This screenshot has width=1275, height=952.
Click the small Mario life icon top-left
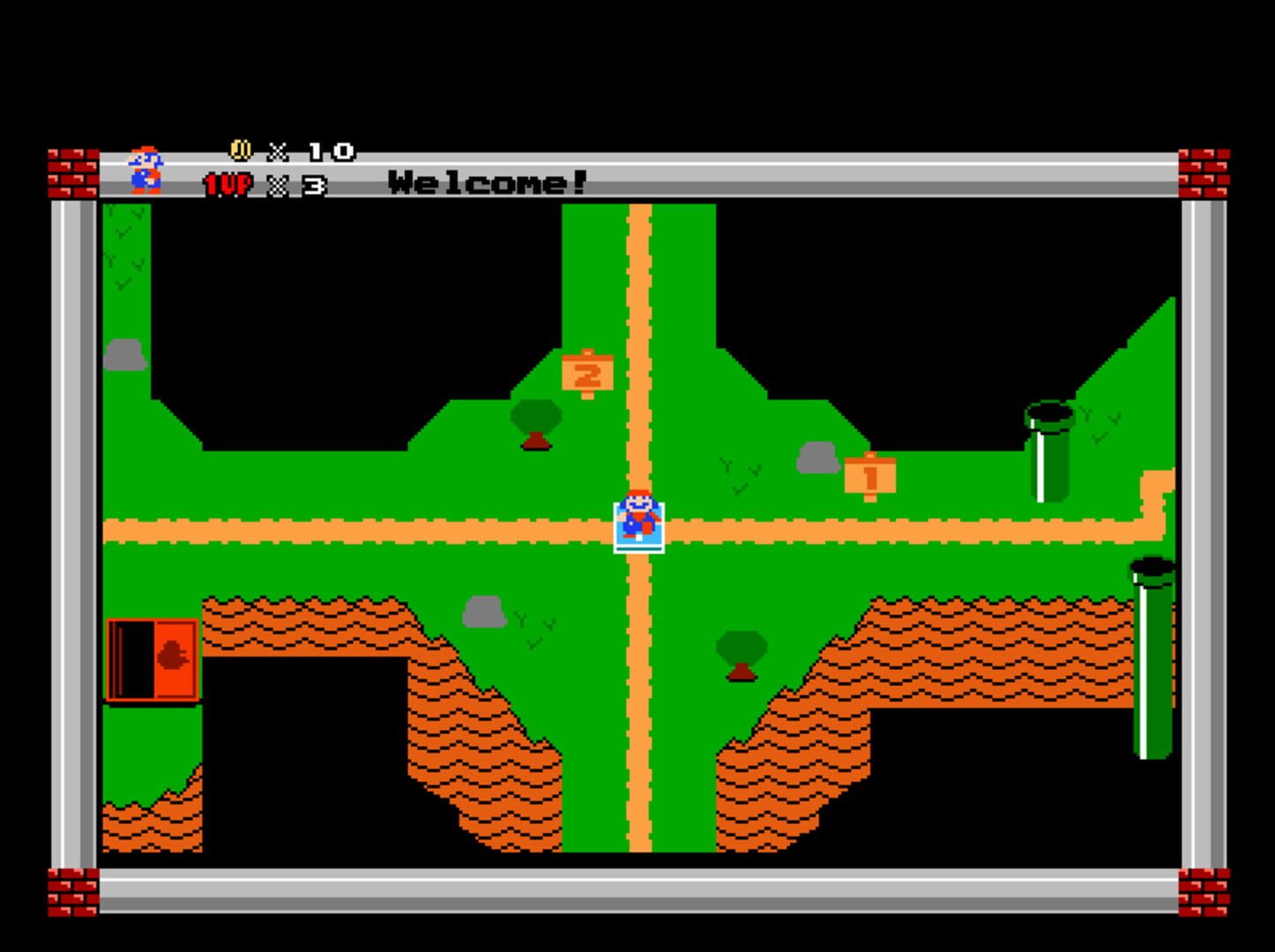[144, 169]
